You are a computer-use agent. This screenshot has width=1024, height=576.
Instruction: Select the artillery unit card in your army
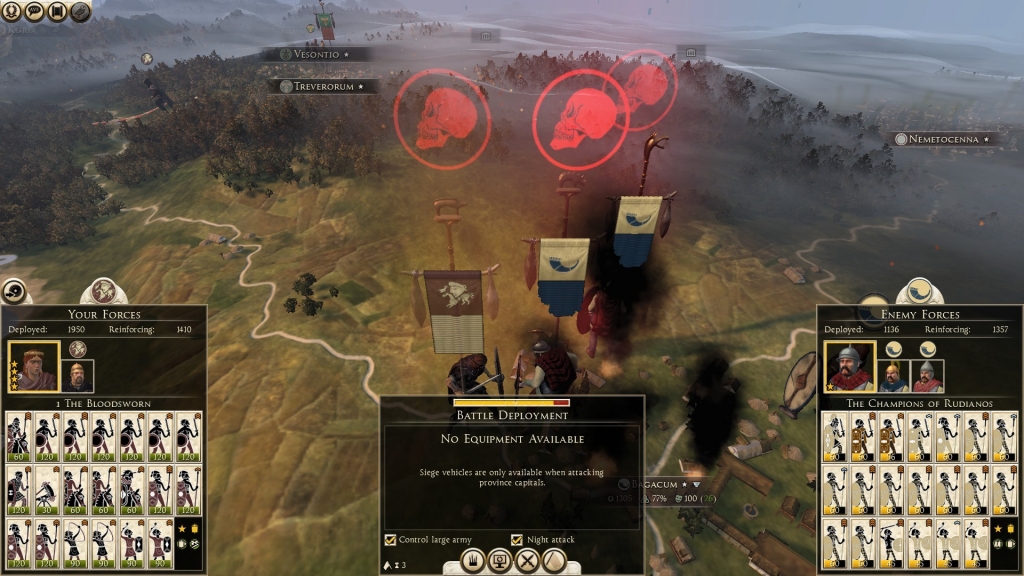[46, 491]
